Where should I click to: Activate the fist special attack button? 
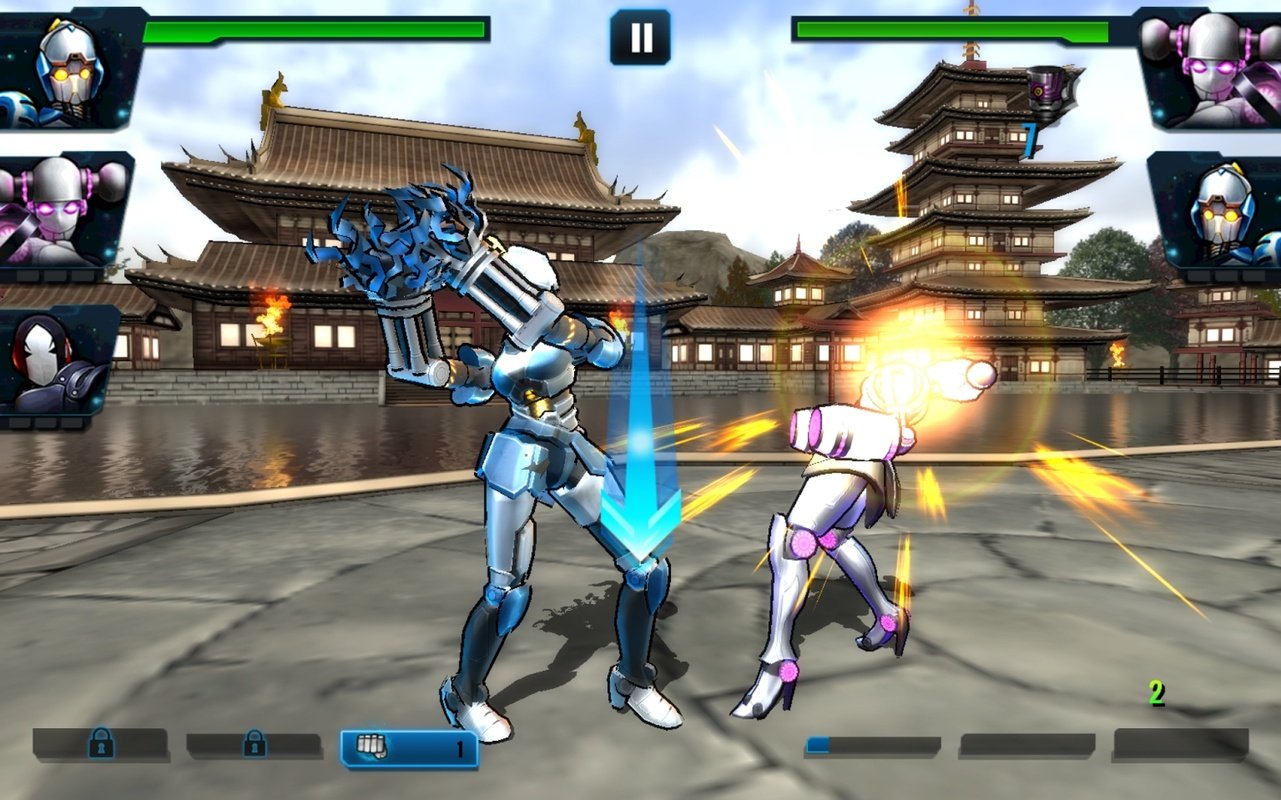[409, 747]
